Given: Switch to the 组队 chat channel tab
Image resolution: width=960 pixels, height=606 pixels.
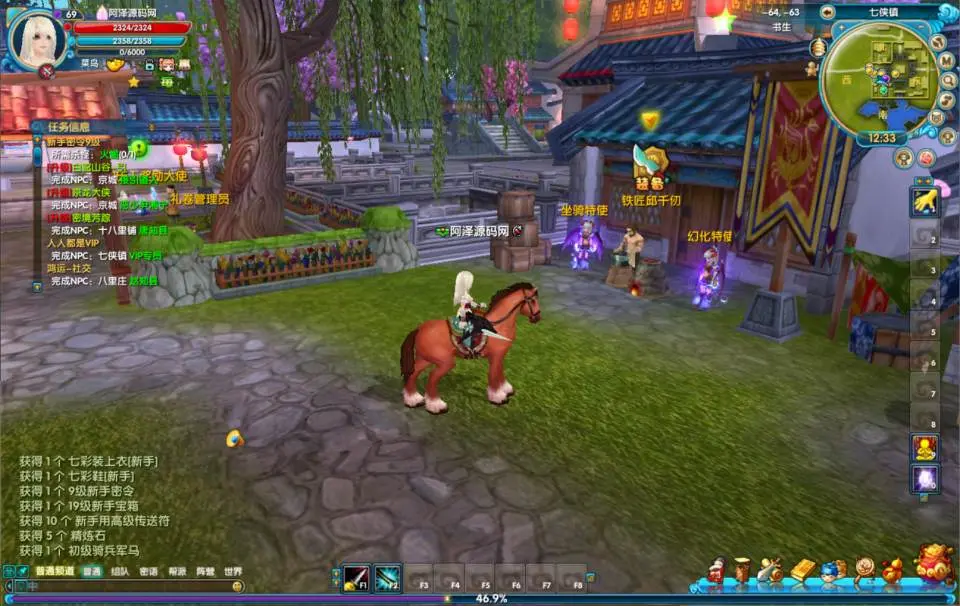Looking at the screenshot, I should (120, 572).
